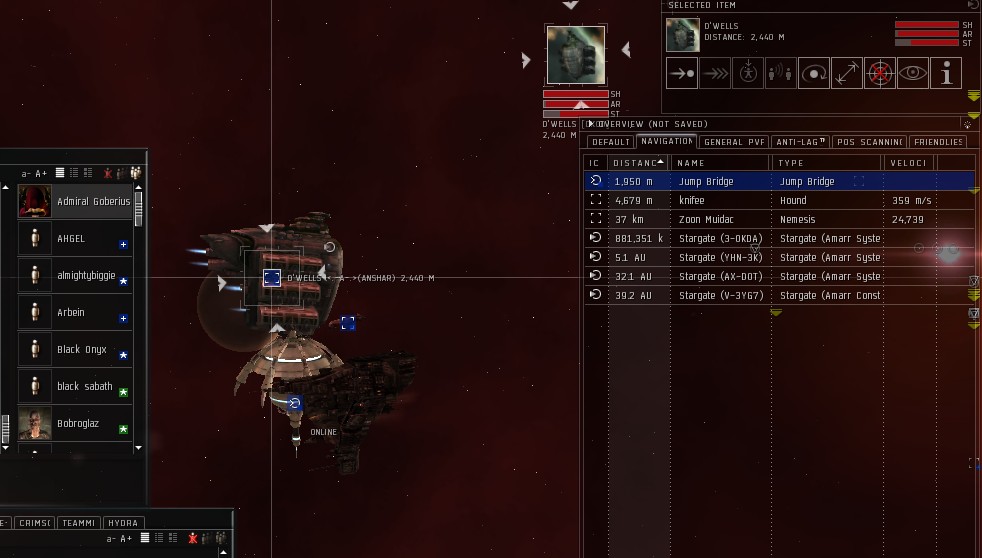Image resolution: width=982 pixels, height=558 pixels.
Task: Activate the warp-to arrows button
Action: click(x=715, y=73)
